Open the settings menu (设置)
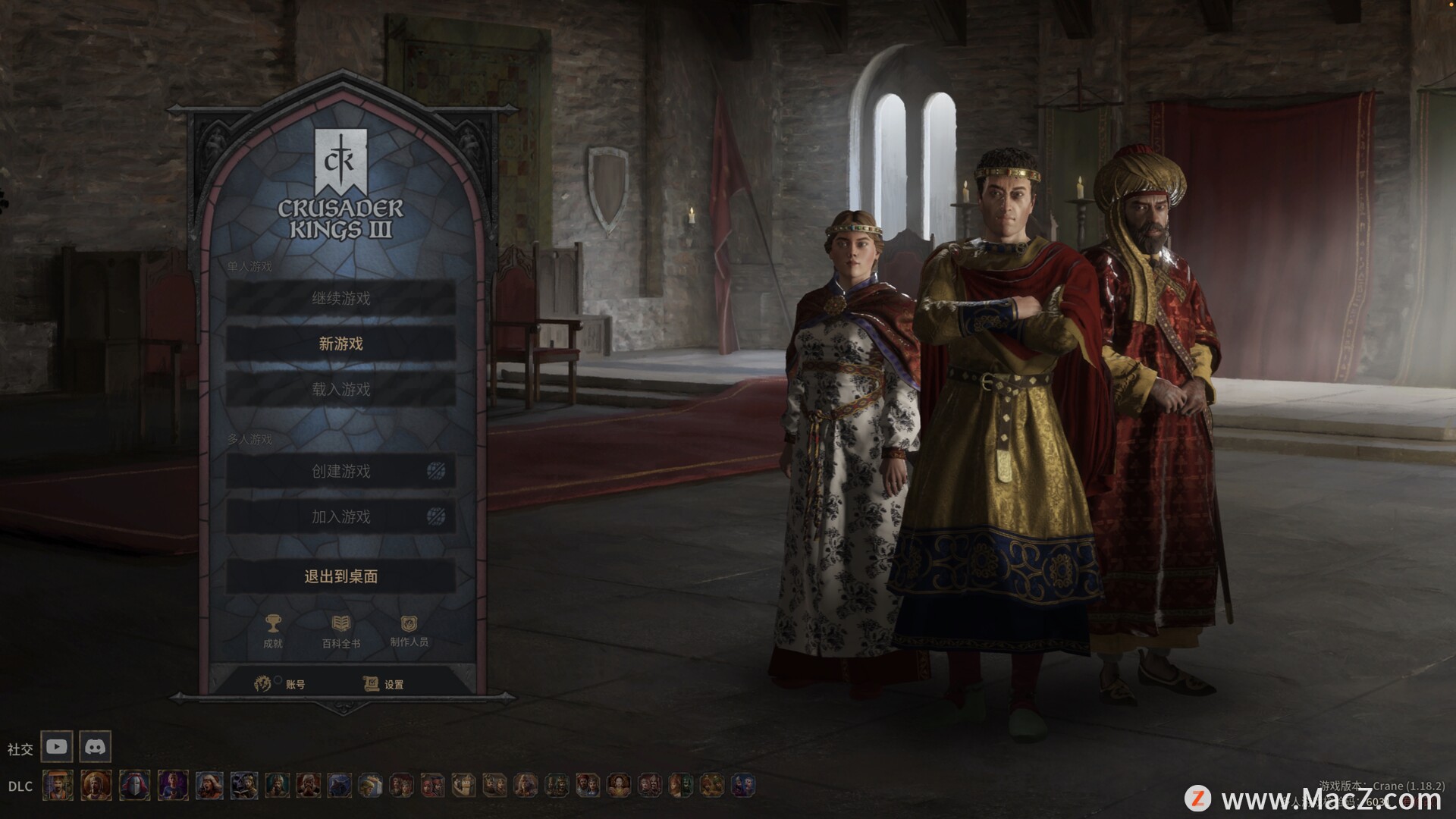This screenshot has height=819, width=1456. click(383, 684)
